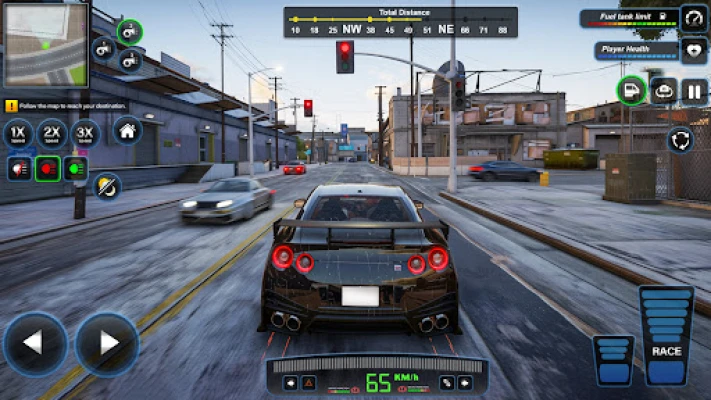711x400 pixels.
Task: Pause the game
Action: point(694,91)
